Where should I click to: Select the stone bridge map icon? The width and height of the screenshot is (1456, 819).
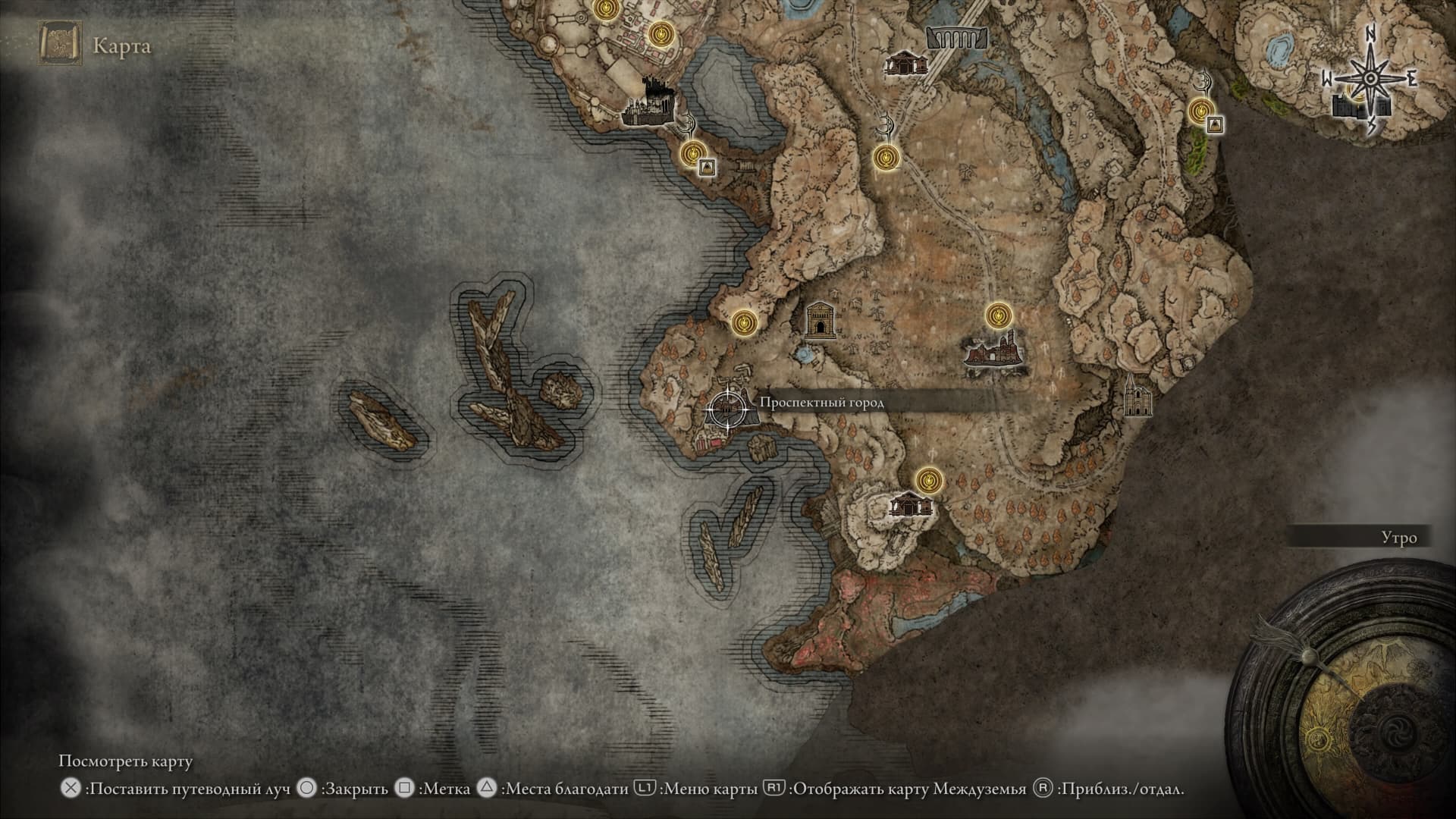[958, 37]
